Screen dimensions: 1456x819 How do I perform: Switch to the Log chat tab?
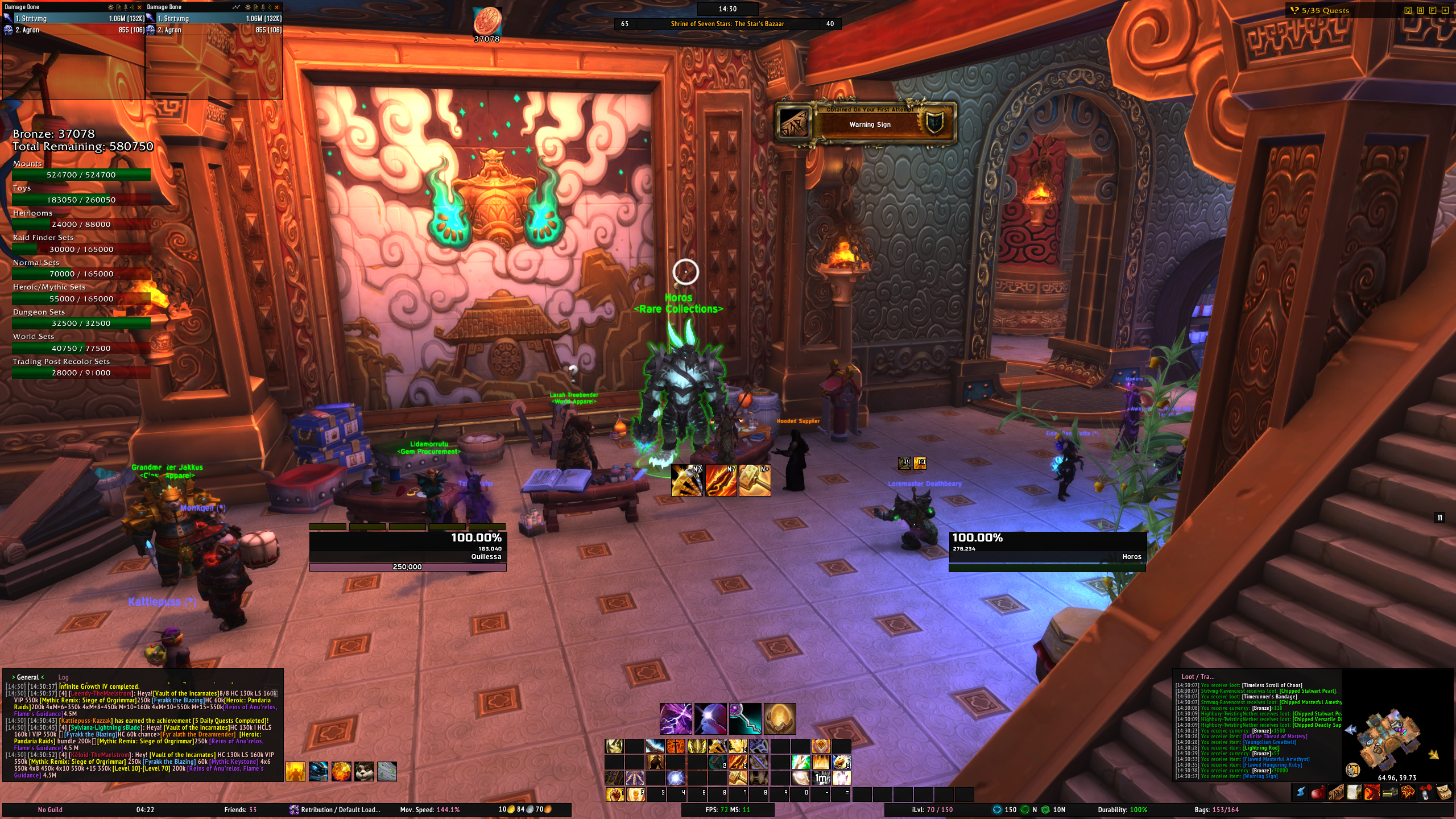click(x=63, y=677)
